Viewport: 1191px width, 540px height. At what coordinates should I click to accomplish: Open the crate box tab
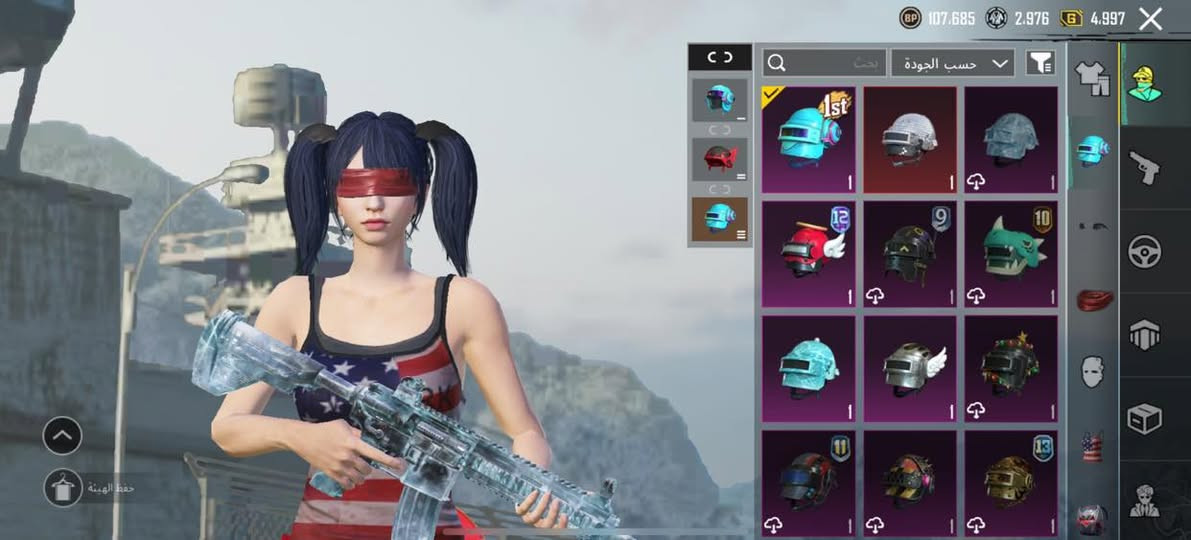[x=1144, y=418]
